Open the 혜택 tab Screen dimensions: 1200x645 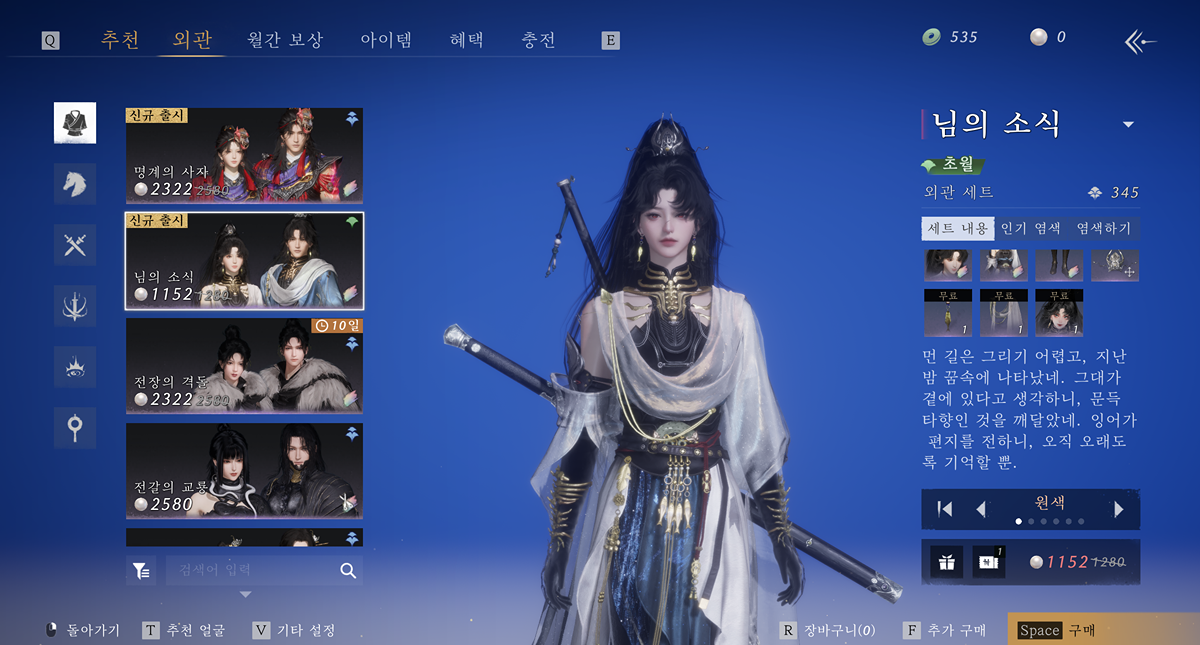[466, 40]
